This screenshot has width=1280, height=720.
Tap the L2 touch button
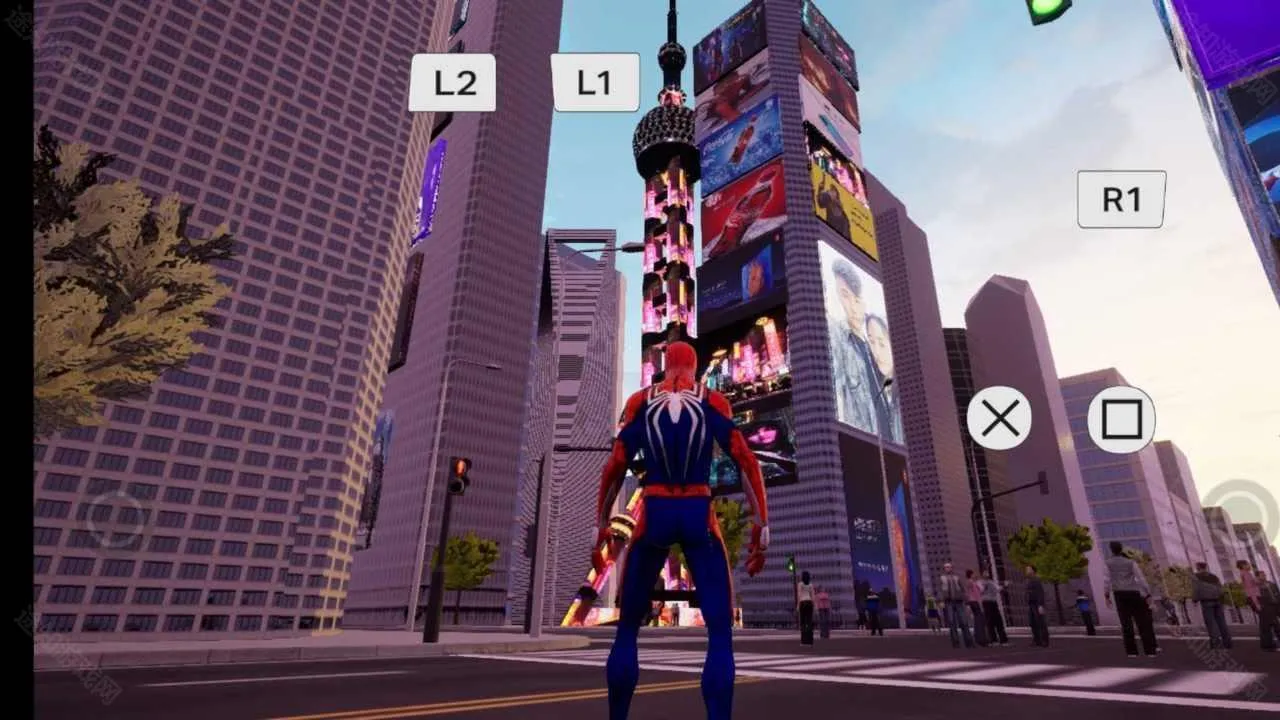click(x=452, y=83)
